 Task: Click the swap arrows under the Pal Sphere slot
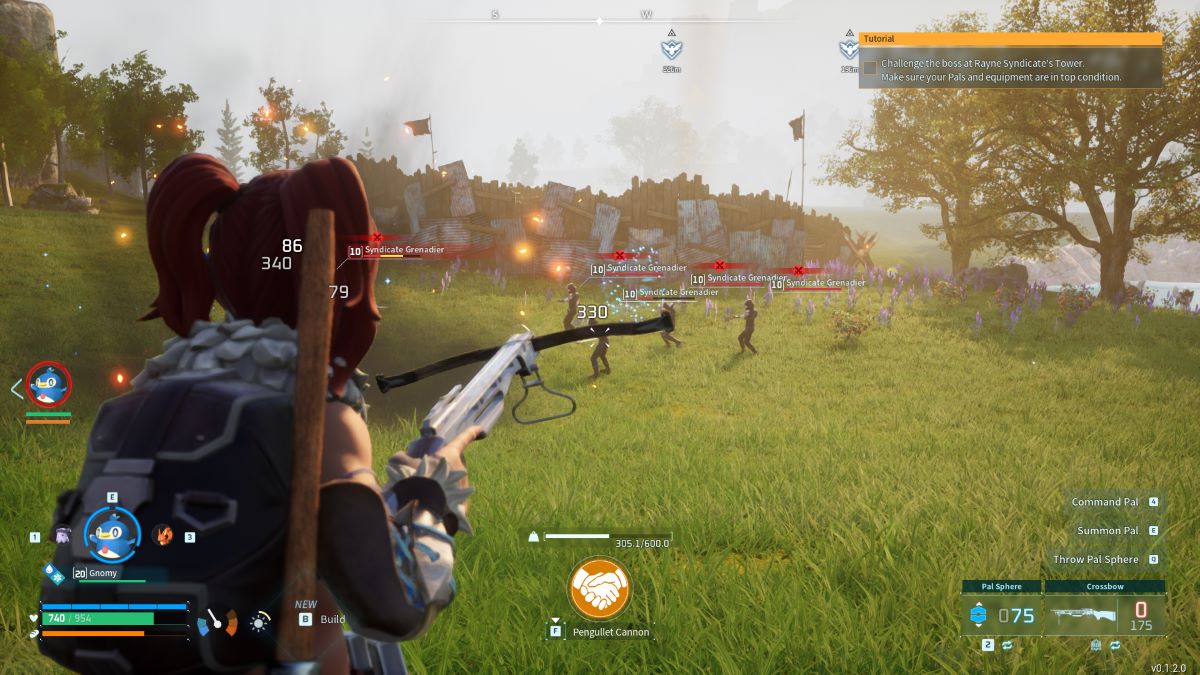tap(1007, 646)
